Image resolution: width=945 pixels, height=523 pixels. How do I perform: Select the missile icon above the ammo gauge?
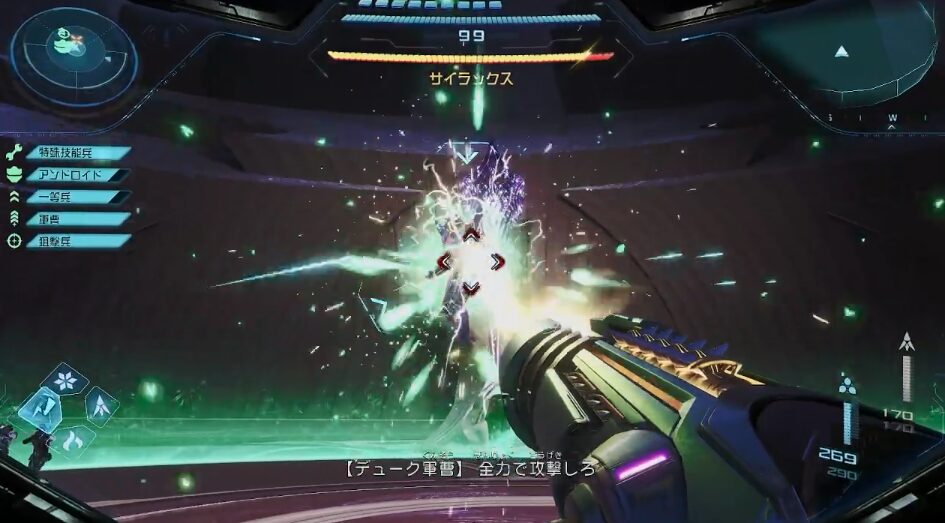pyautogui.click(x=906, y=342)
